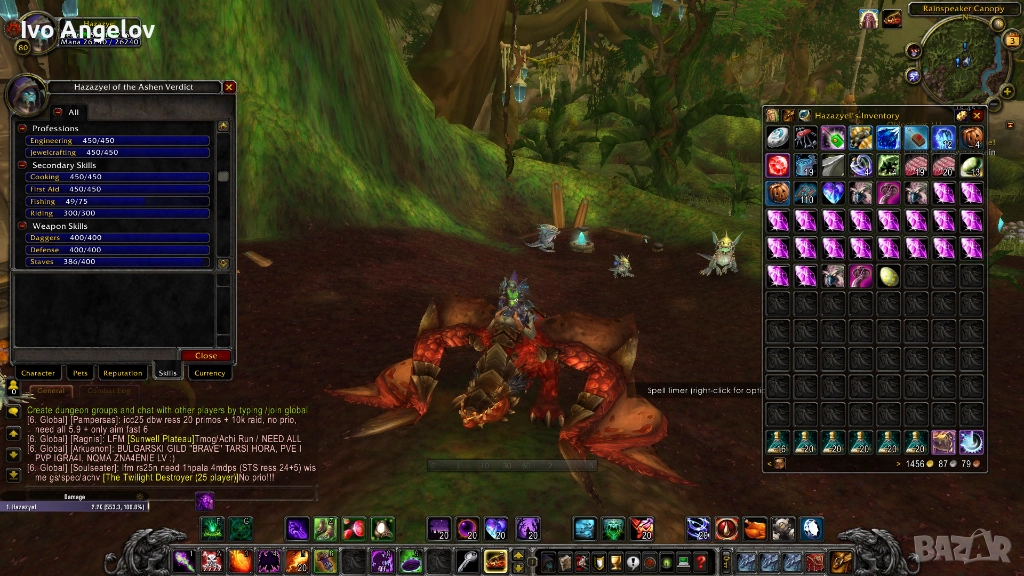1024x576 pixels.
Task: Switch to the Character tab
Action: click(x=37, y=373)
